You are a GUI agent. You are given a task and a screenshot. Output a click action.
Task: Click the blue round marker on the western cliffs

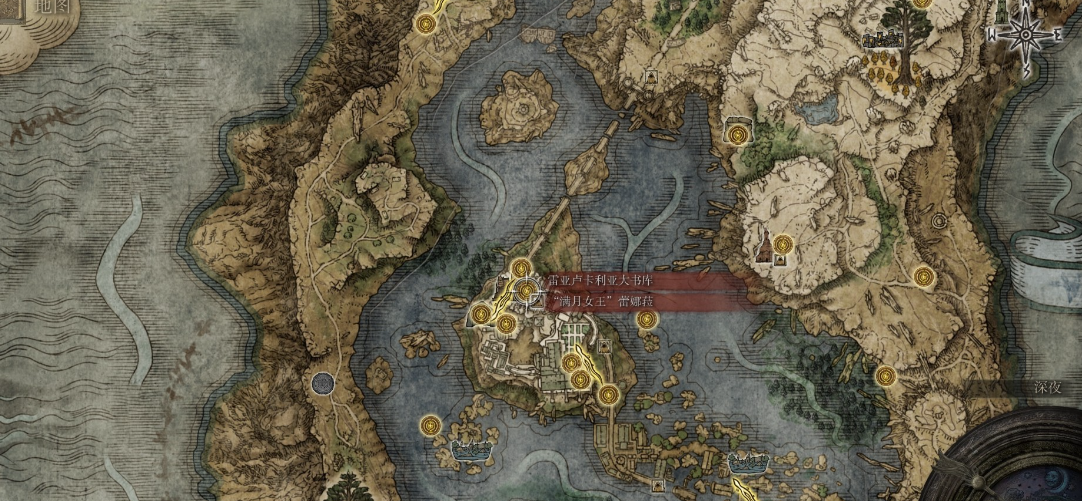click(322, 381)
